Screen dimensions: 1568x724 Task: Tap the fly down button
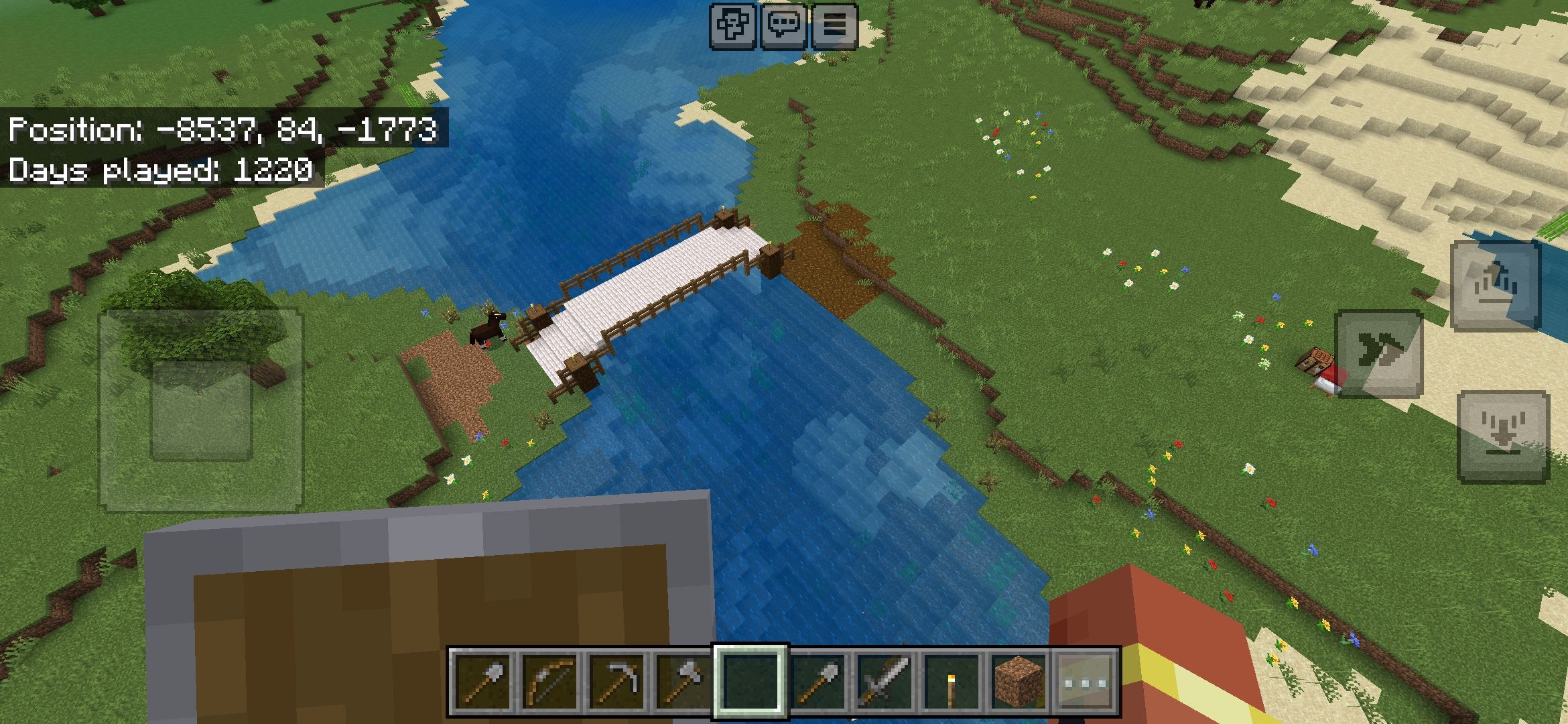pyautogui.click(x=1503, y=436)
